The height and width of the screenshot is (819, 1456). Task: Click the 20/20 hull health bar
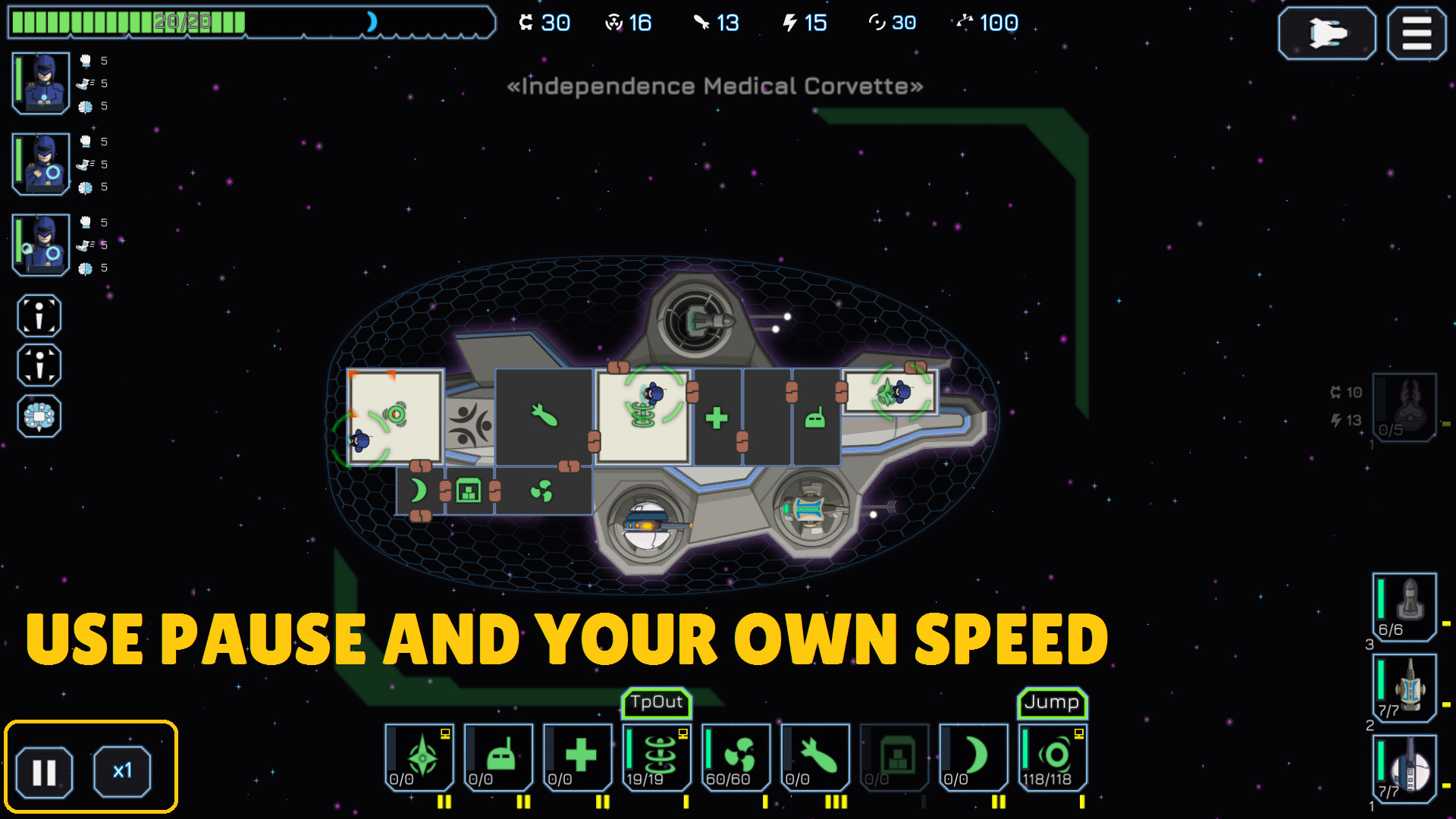point(182,23)
